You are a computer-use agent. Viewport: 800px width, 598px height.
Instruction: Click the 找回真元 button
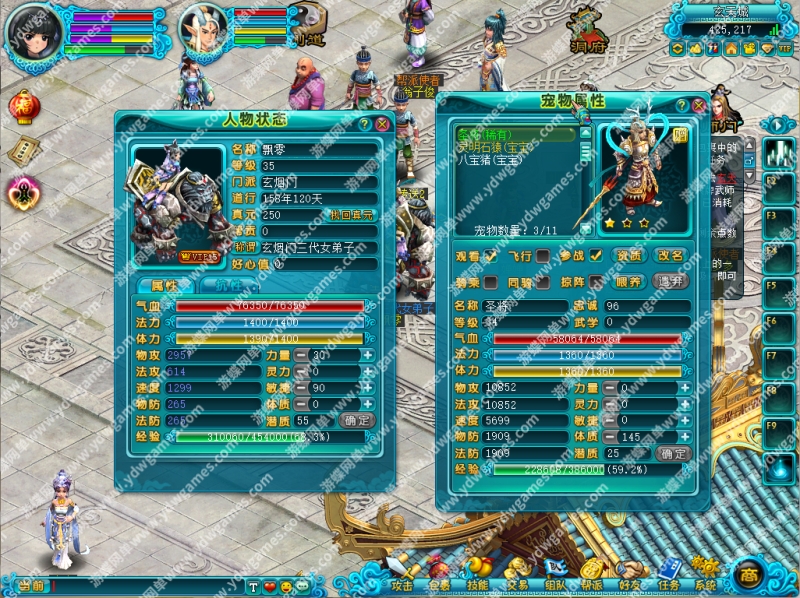point(353,215)
